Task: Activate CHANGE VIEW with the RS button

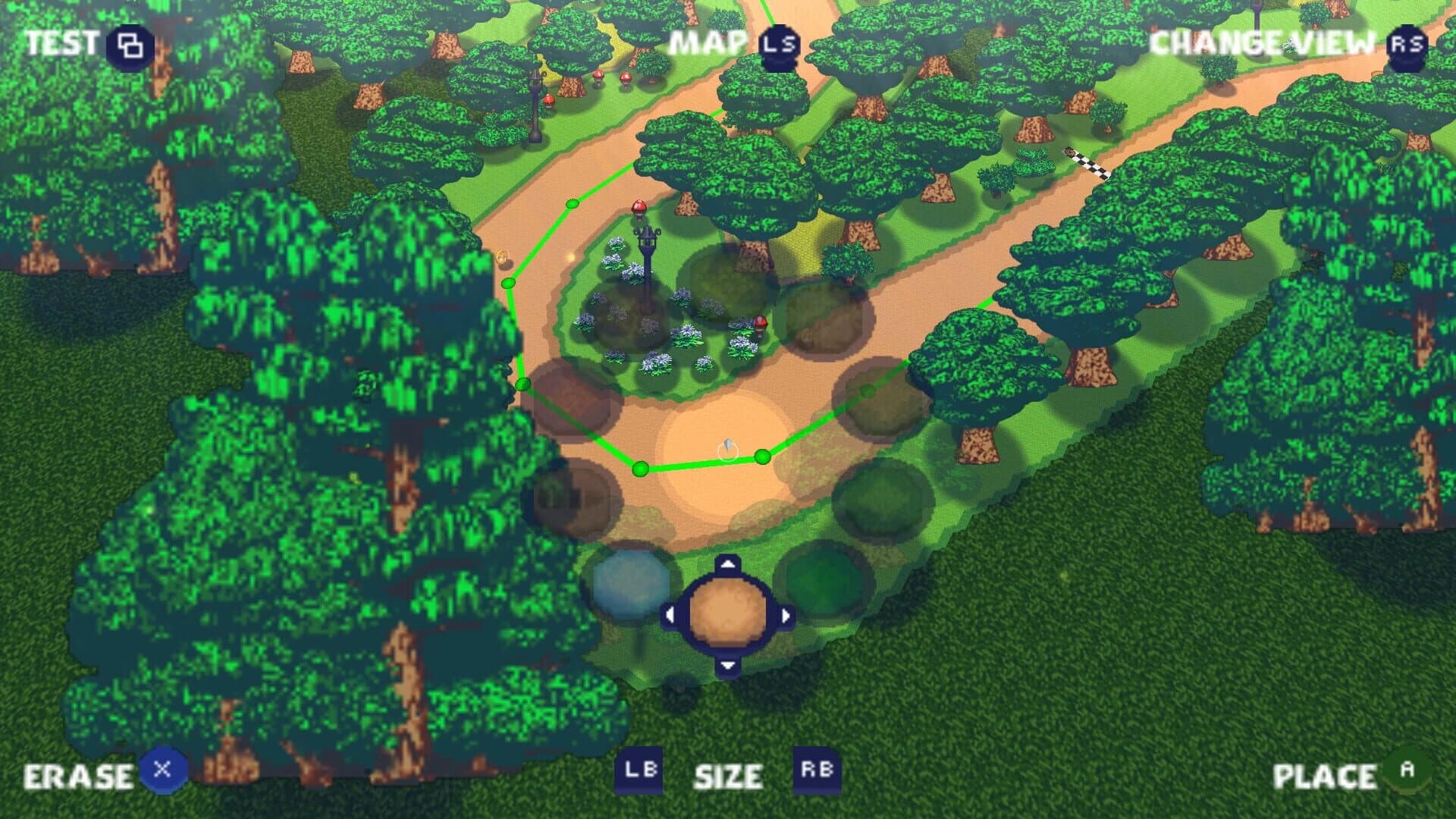Action: click(x=1407, y=45)
